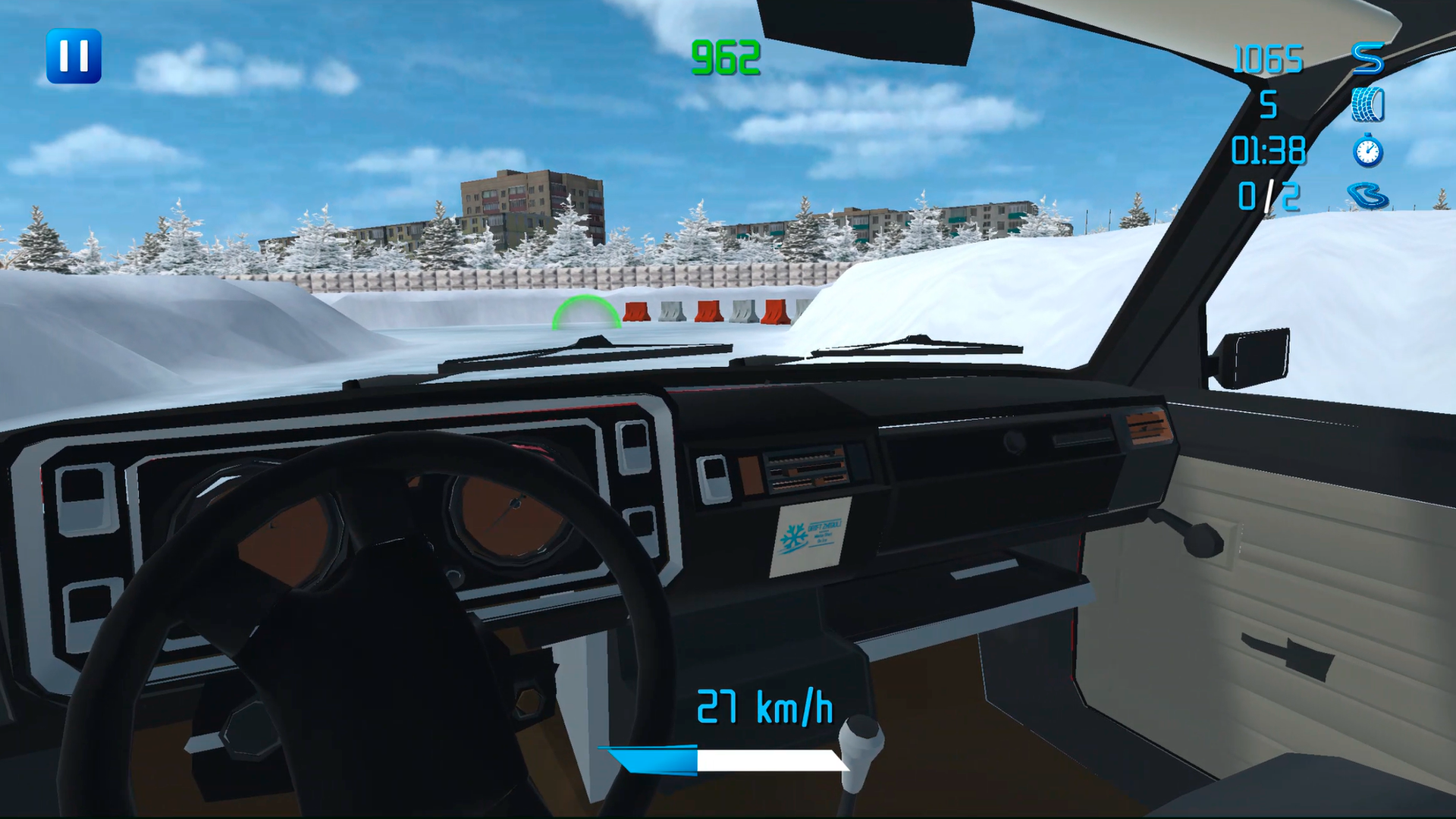
Task: Click the stopwatch timer icon
Action: 1367,150
